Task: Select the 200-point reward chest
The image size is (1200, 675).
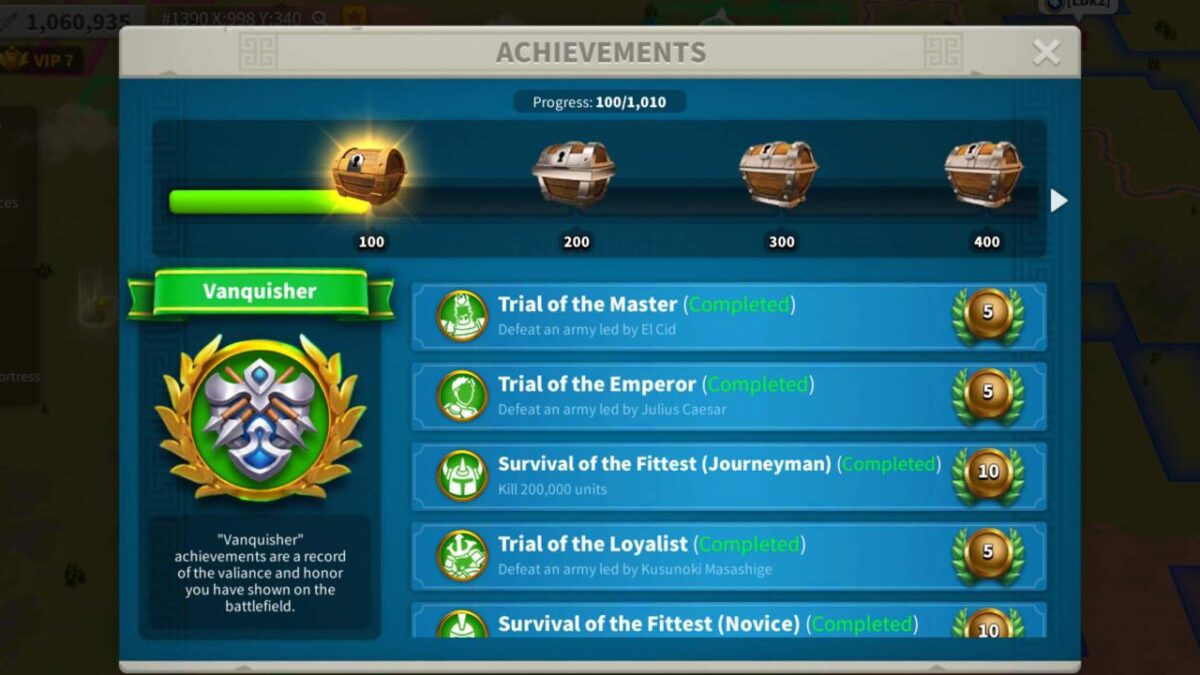Action: 573,174
